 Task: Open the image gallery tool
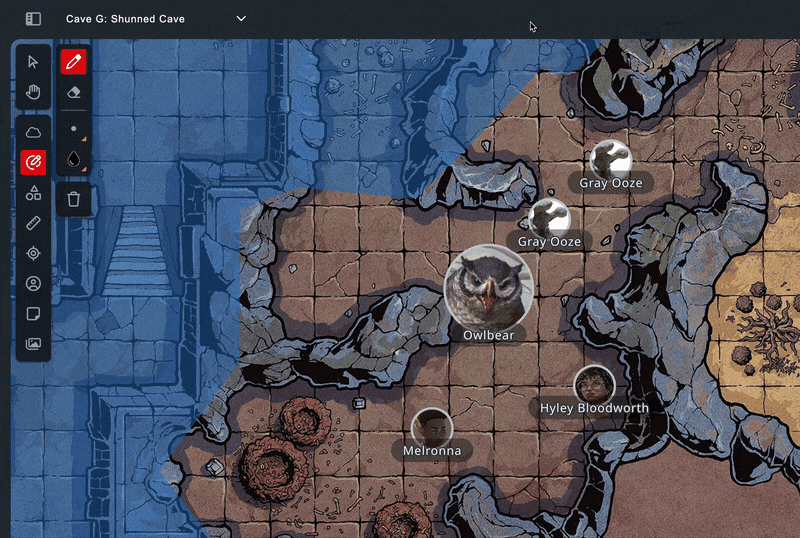[x=33, y=344]
